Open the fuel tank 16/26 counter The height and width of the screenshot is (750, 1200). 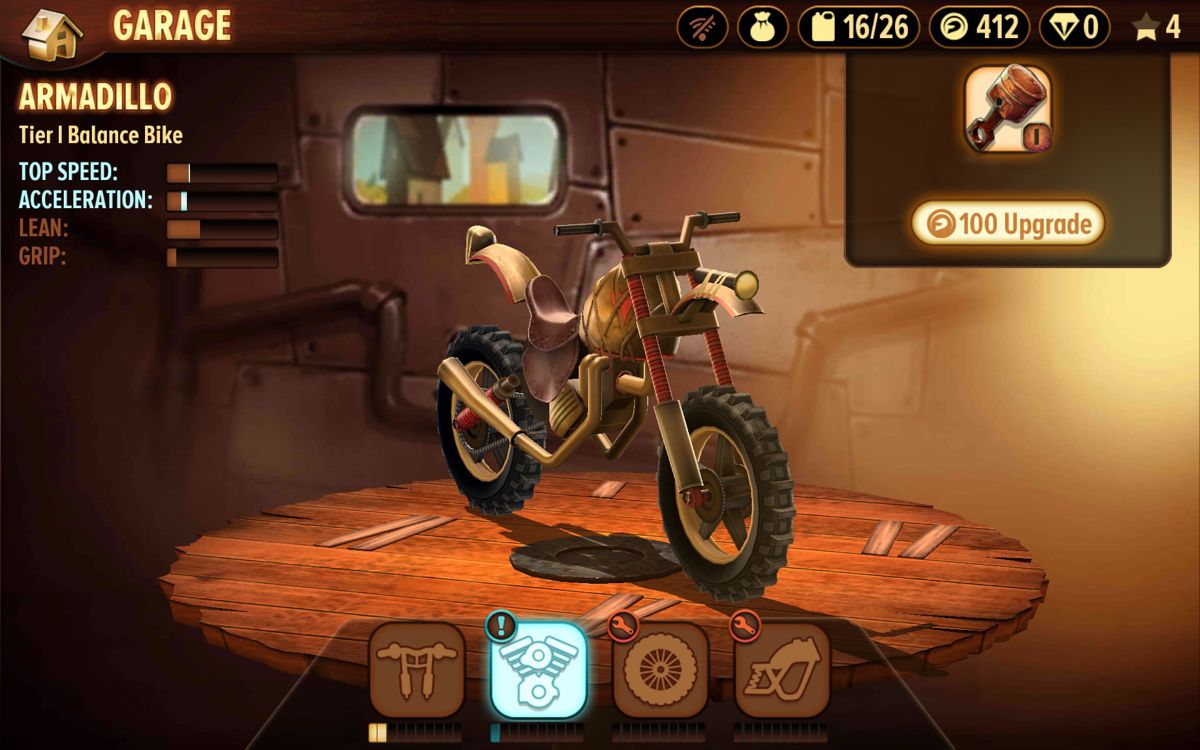[x=857, y=27]
